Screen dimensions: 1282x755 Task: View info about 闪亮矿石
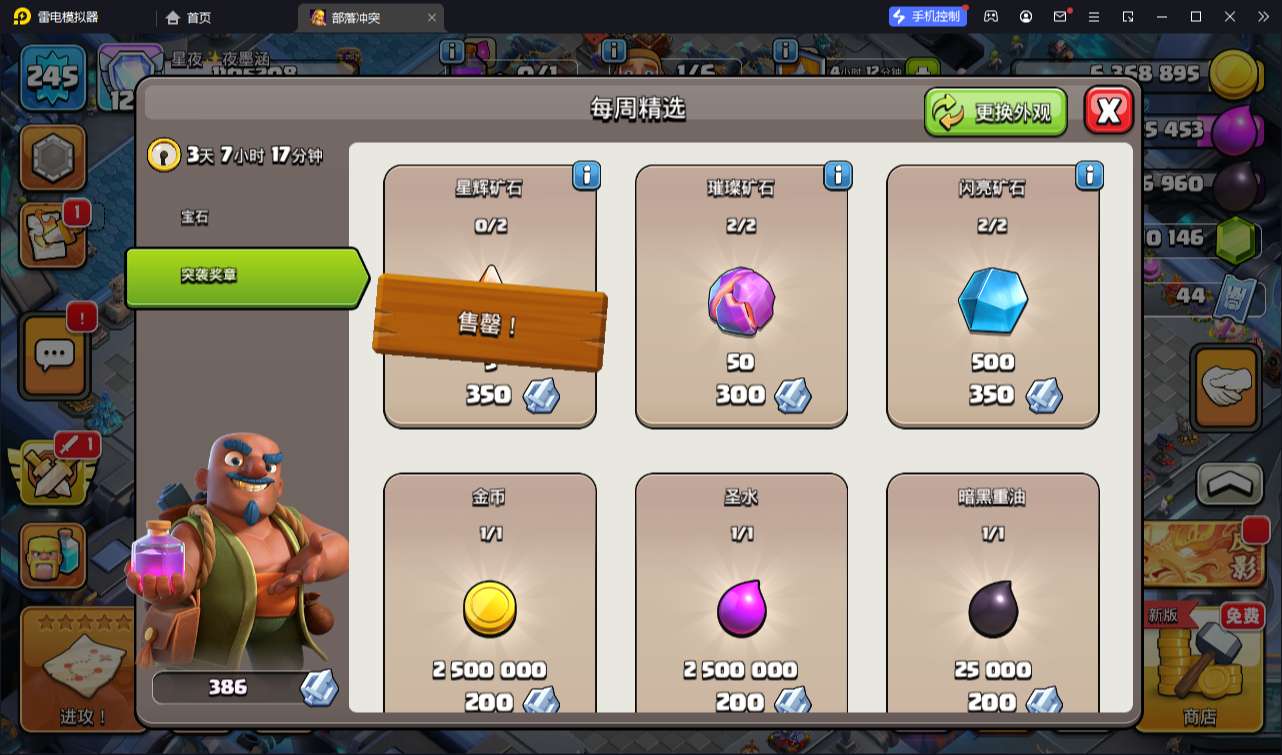[1089, 176]
